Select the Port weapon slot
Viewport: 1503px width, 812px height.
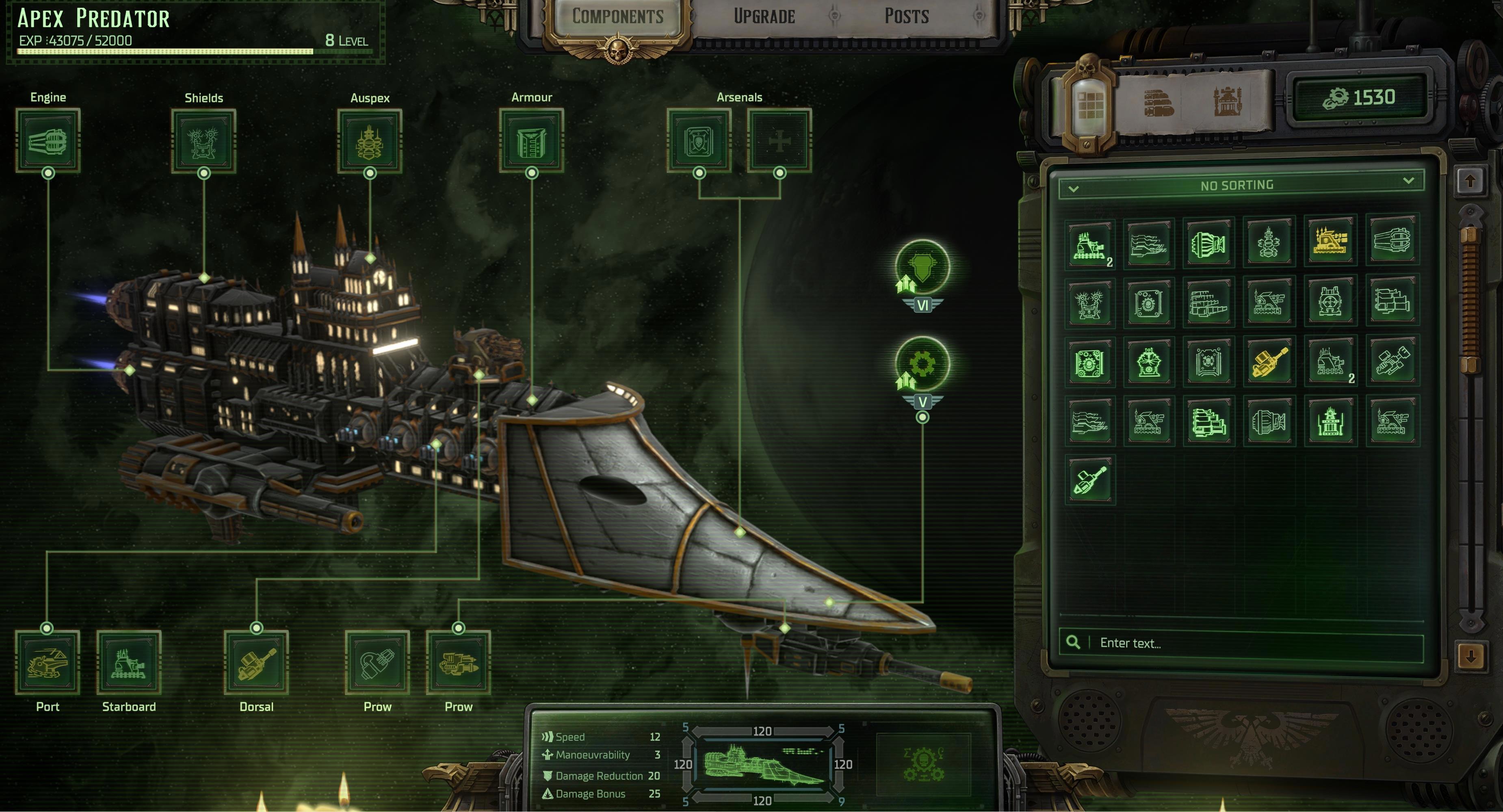tap(47, 662)
